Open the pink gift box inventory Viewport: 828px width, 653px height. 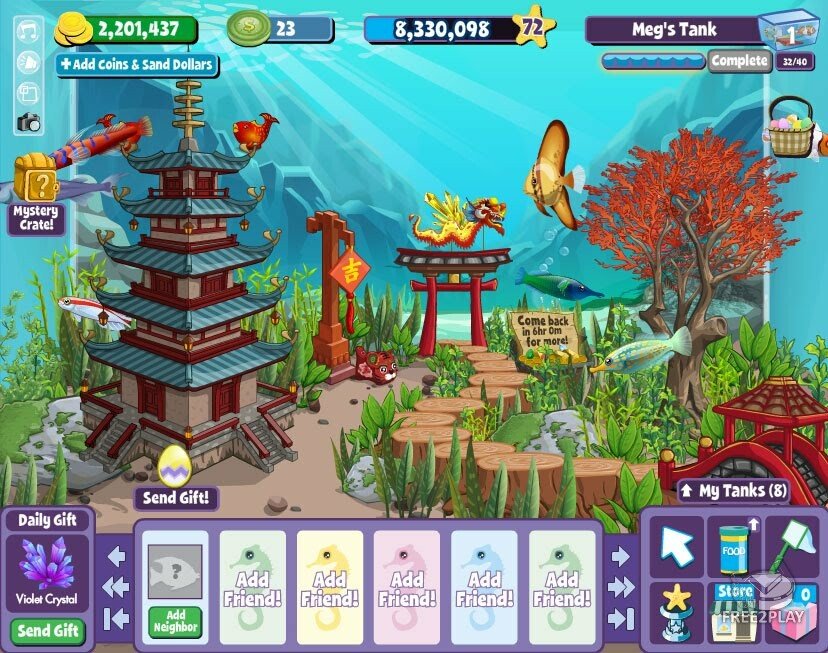coord(793,610)
